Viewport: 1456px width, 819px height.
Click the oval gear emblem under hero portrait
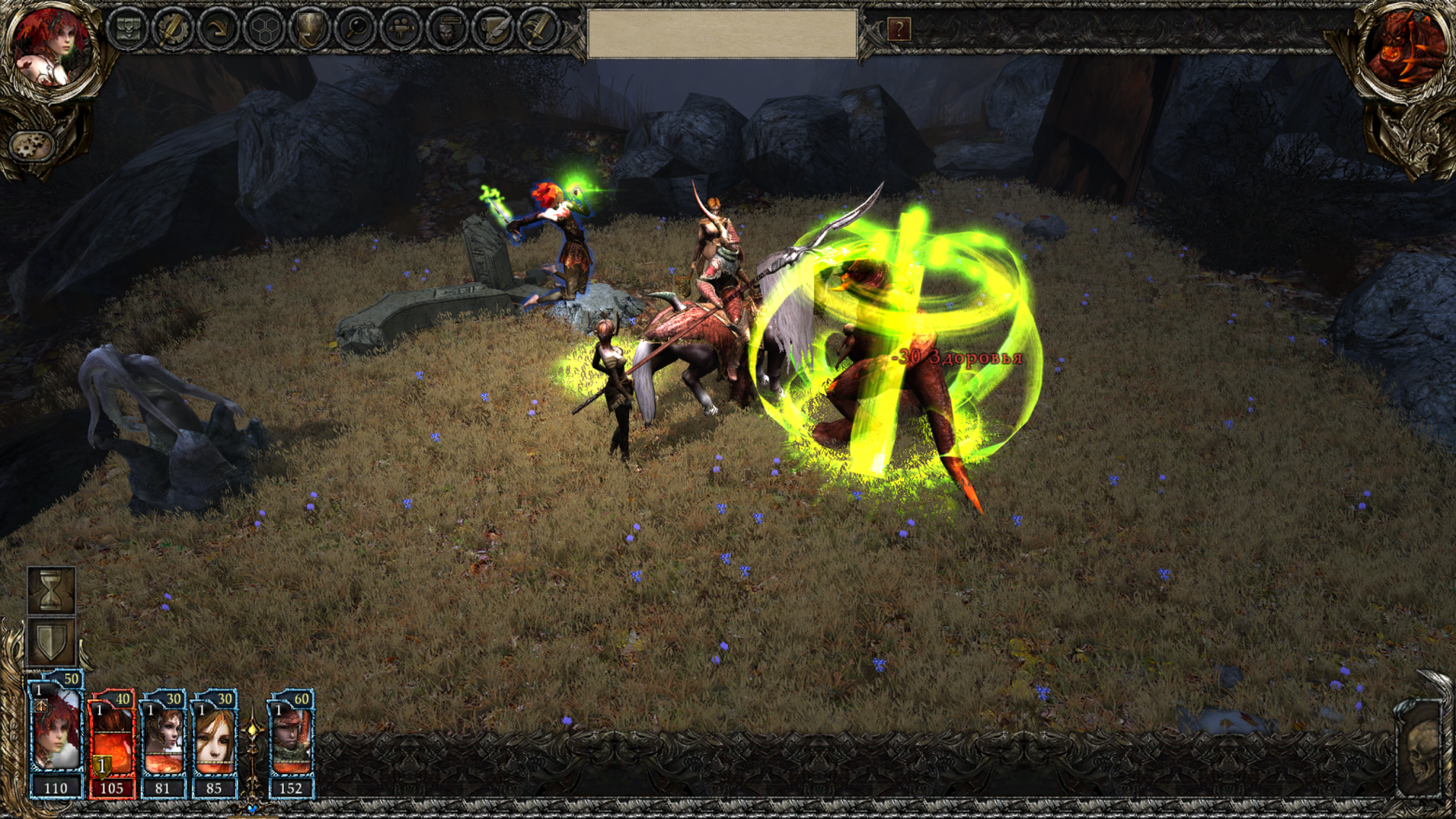point(31,146)
